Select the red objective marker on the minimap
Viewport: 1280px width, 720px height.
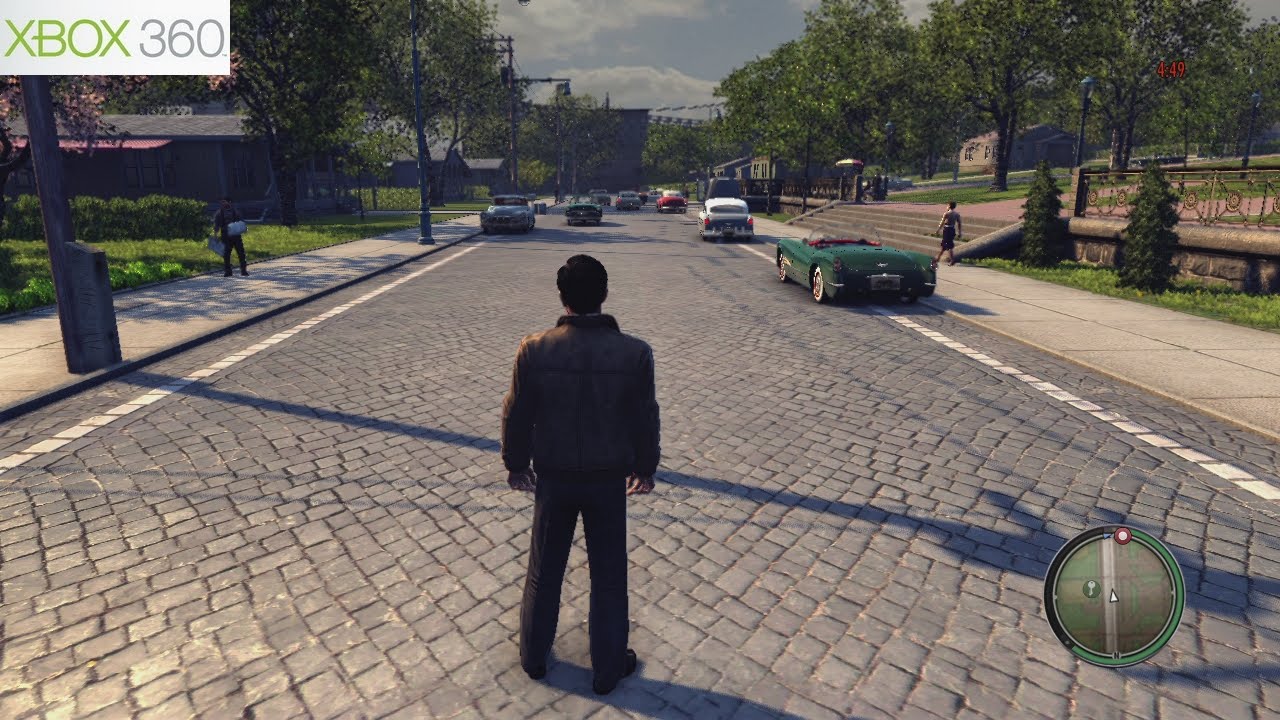point(1122,536)
